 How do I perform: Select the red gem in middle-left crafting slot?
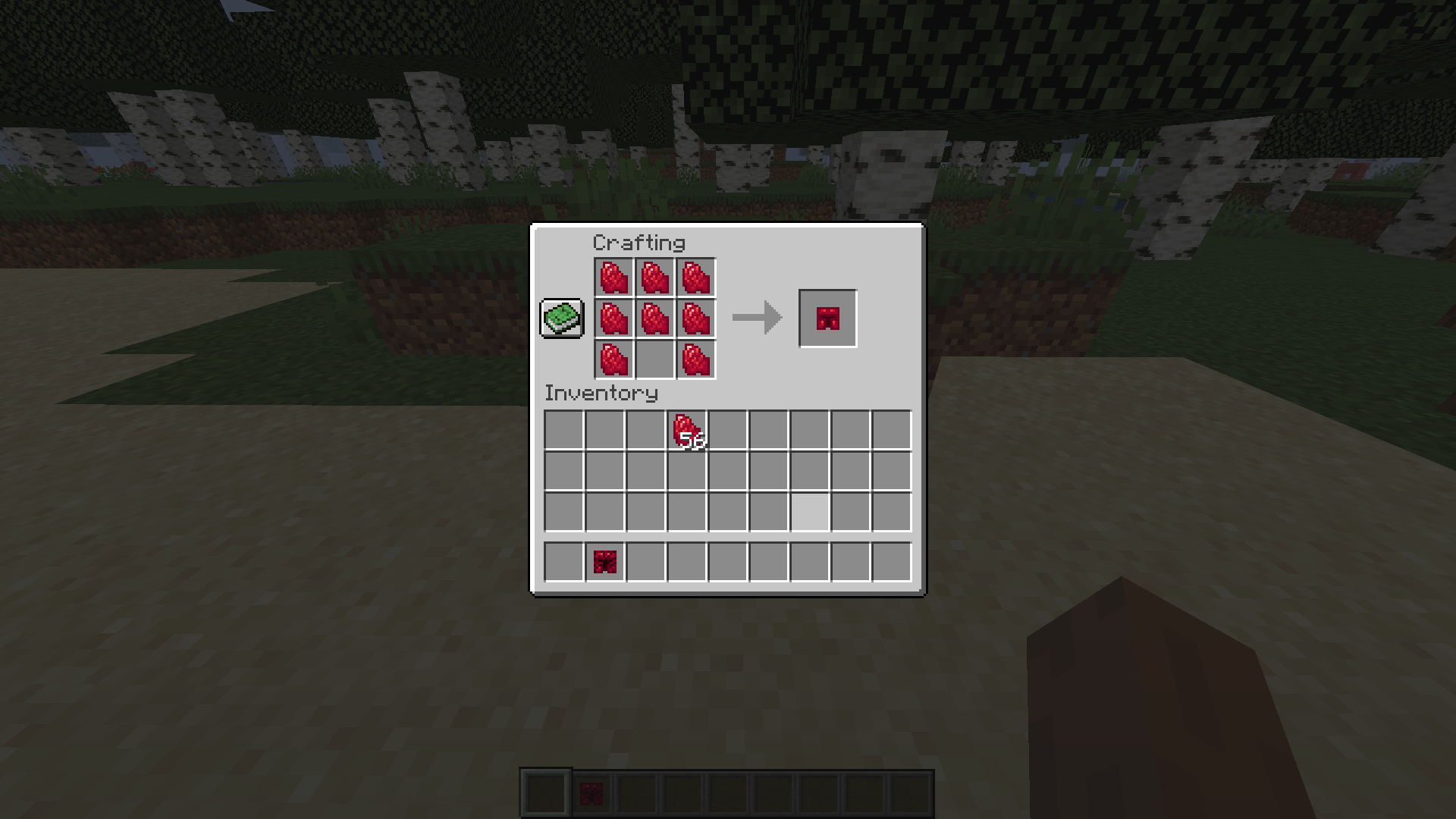(x=614, y=318)
